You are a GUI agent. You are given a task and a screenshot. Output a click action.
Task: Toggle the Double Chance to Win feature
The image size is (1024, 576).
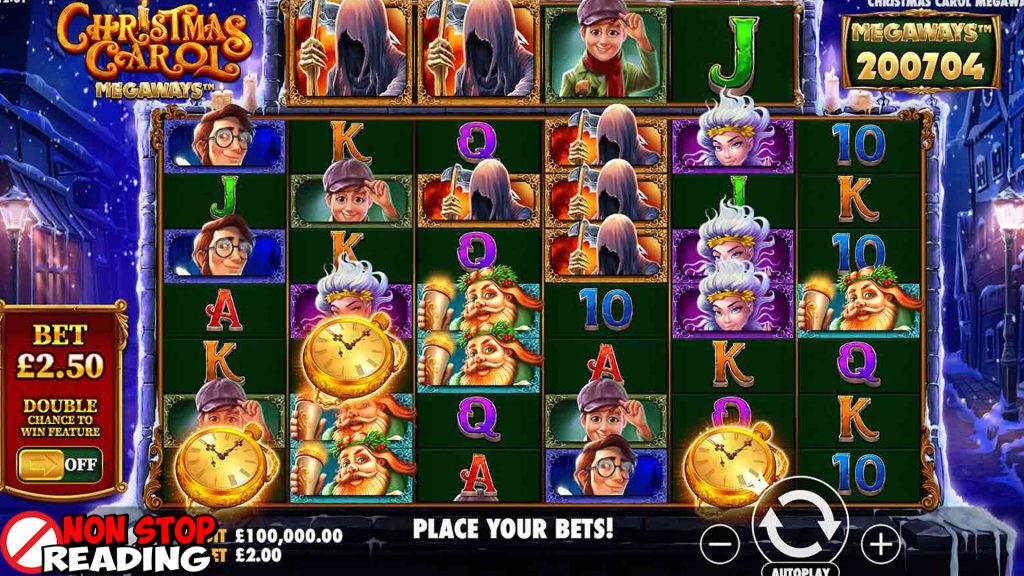(x=58, y=464)
